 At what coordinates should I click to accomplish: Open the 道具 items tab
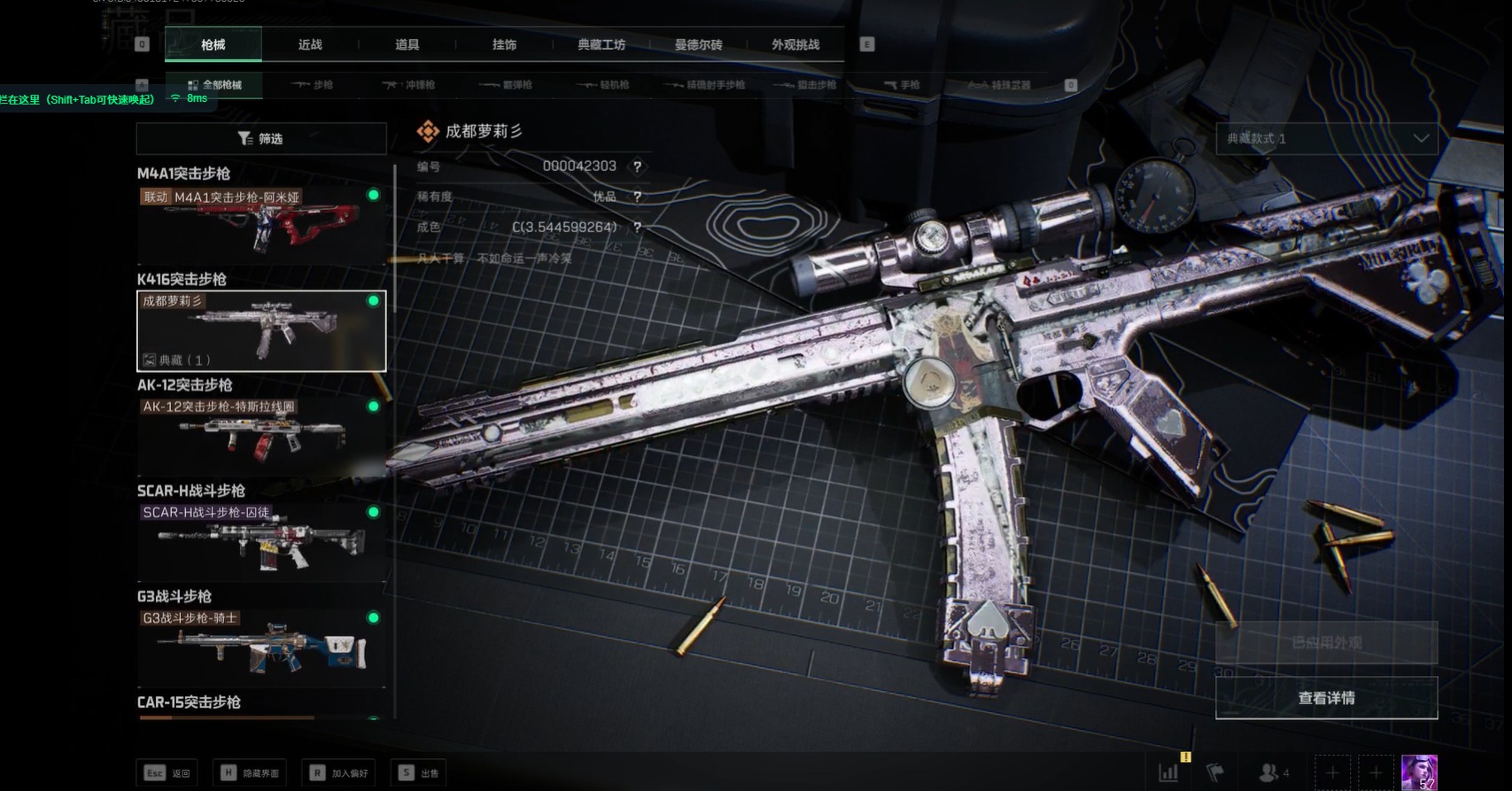coord(407,44)
